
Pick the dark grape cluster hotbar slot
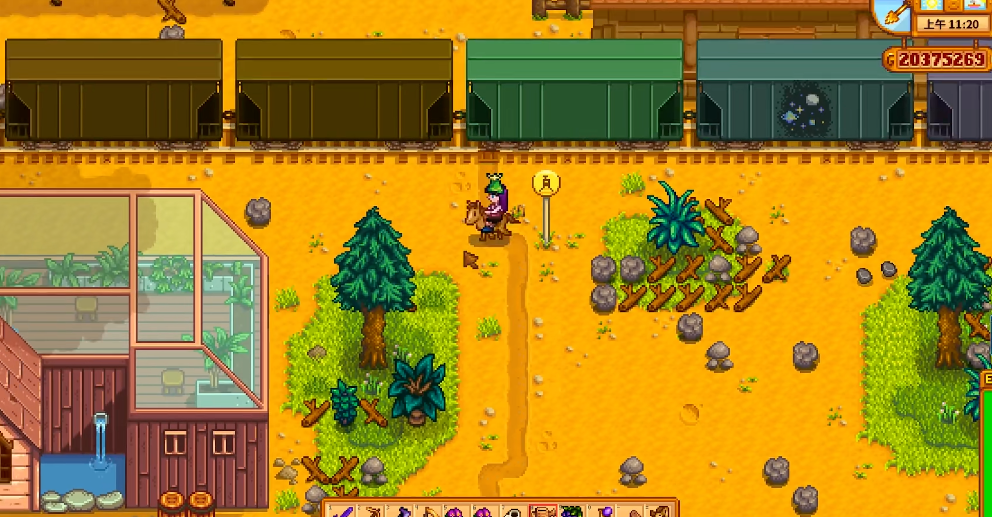pyautogui.click(x=572, y=511)
